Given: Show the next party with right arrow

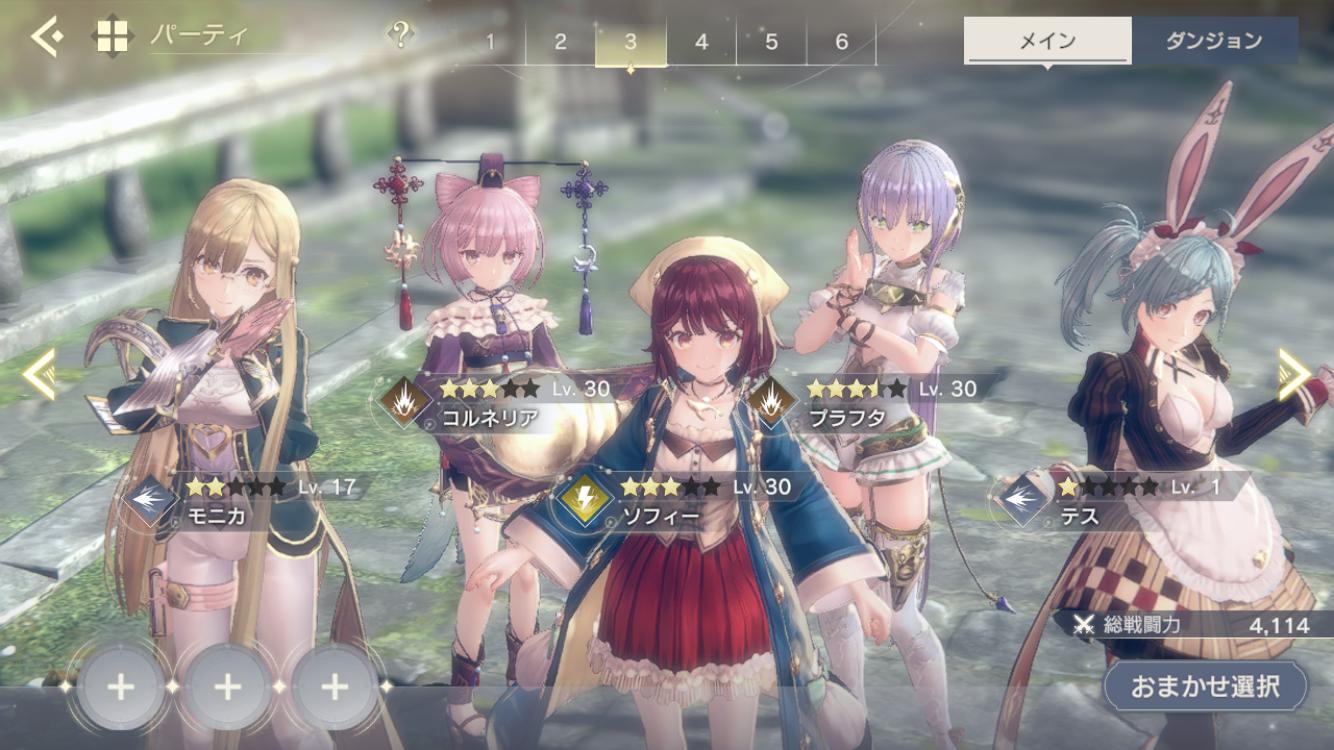Looking at the screenshot, I should click(1292, 374).
